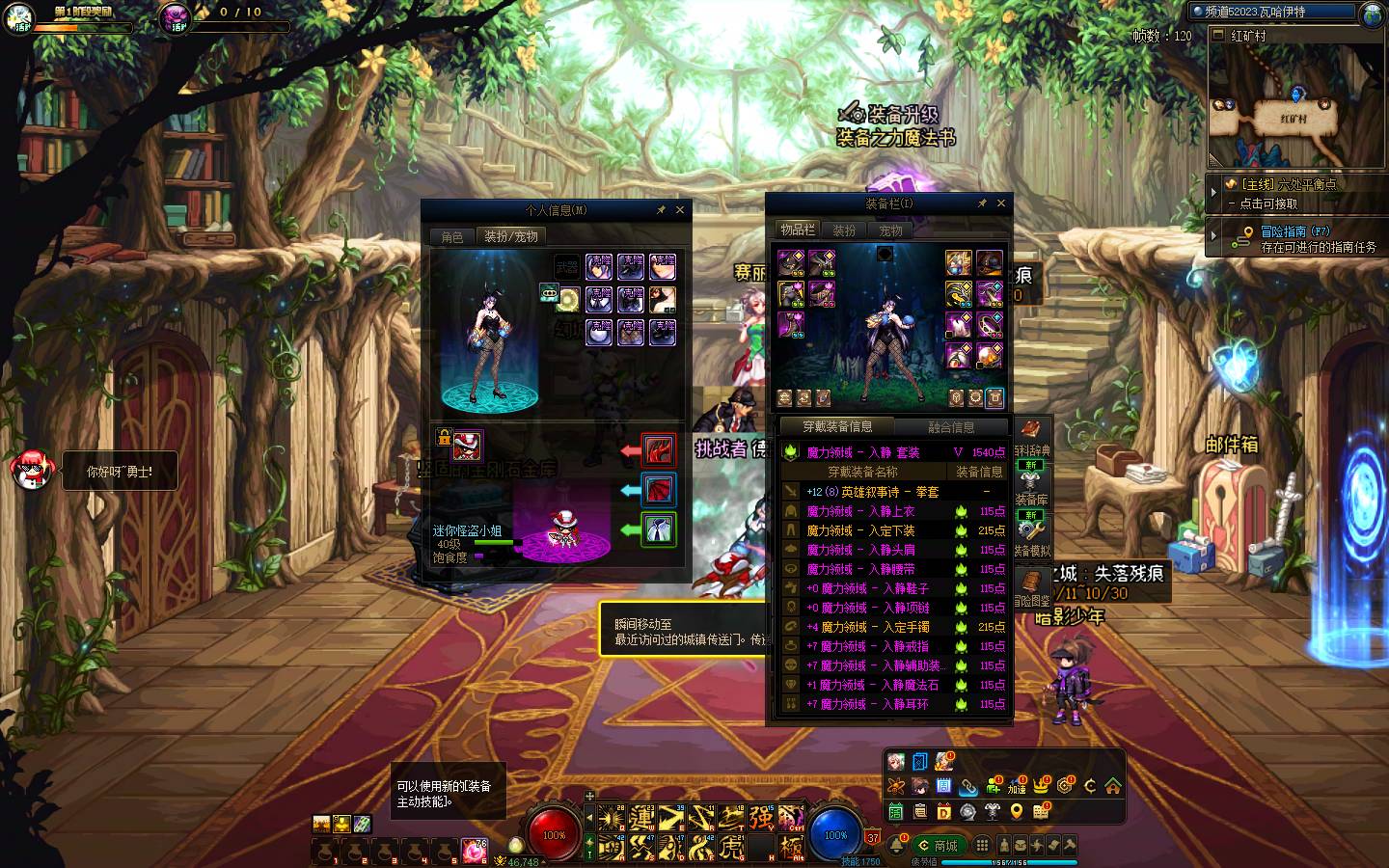Select the 穿戴装备信息 tab
This screenshot has height=868, width=1389.
click(837, 426)
